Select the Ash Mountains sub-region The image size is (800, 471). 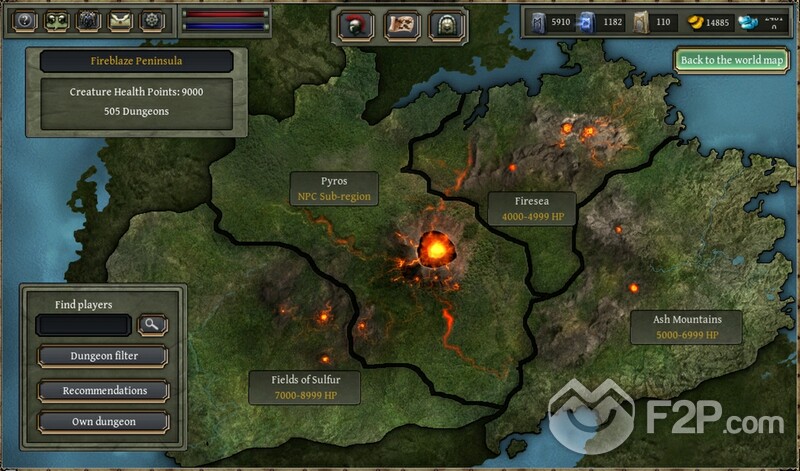(686, 327)
